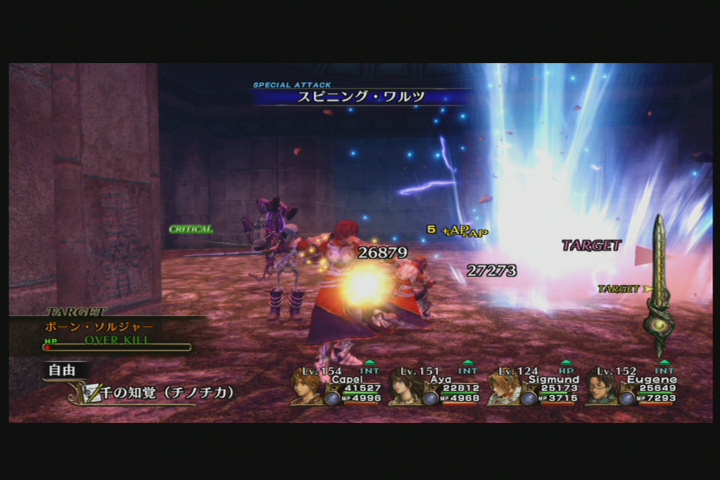Select Capel's party portrait
This screenshot has height=480, width=720.
pos(307,387)
